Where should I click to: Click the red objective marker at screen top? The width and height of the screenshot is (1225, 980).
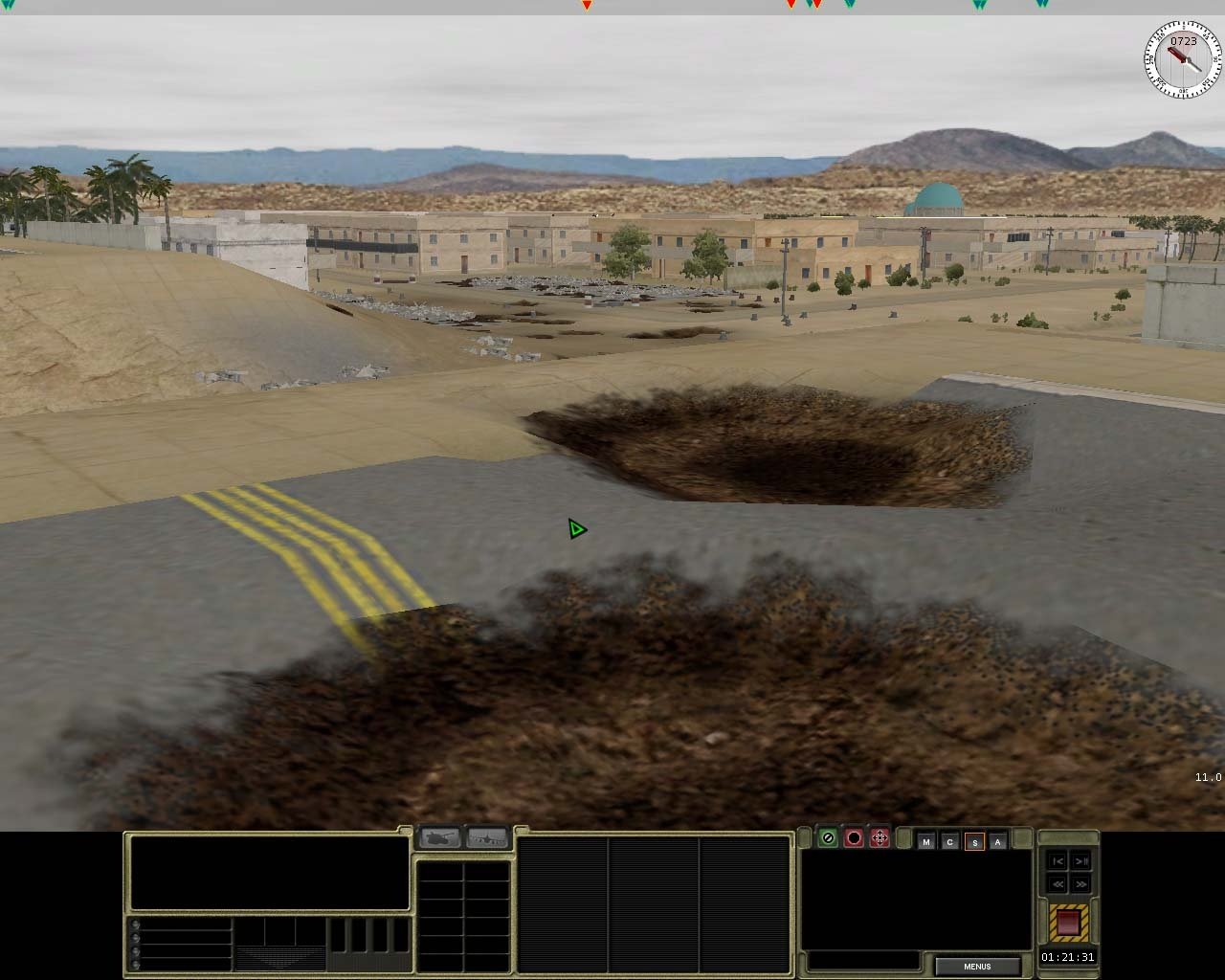coord(586,5)
